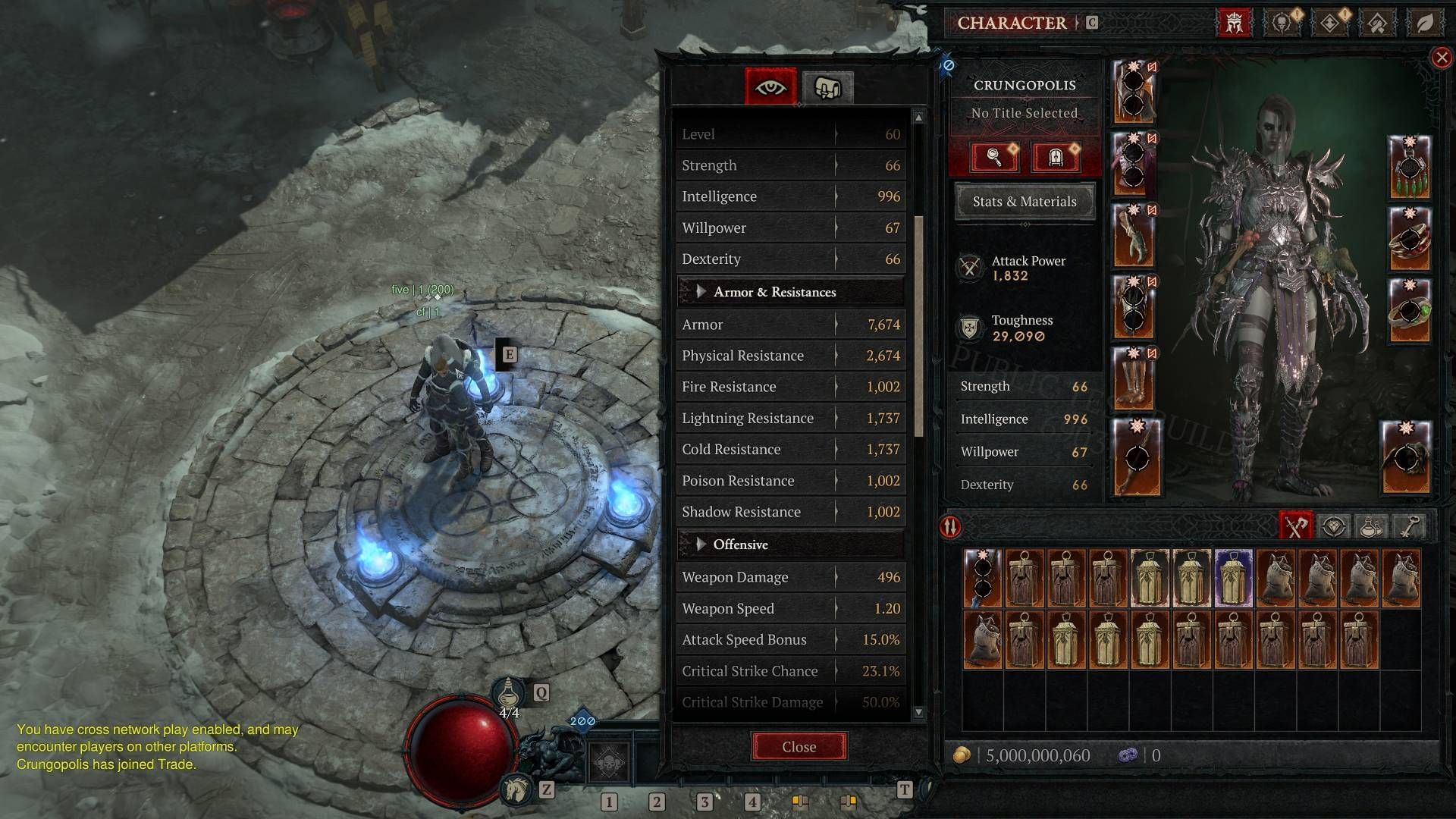Open the wardrobe button under the name
Viewport: 1456px width, 819px height.
[1055, 157]
